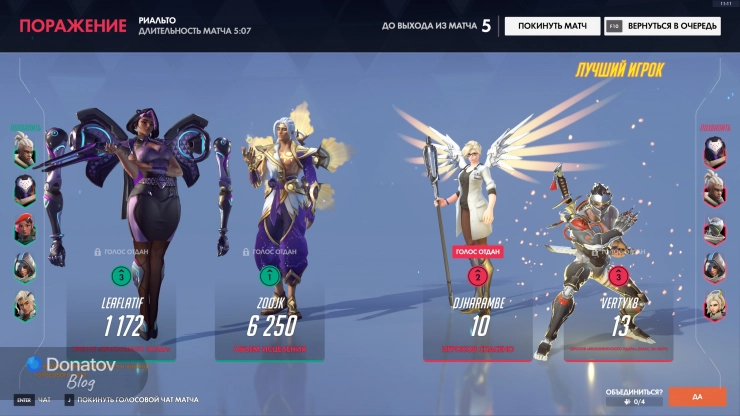
Task: Click the ПОКИНУТЬ МАТЧ button
Action: point(552,26)
